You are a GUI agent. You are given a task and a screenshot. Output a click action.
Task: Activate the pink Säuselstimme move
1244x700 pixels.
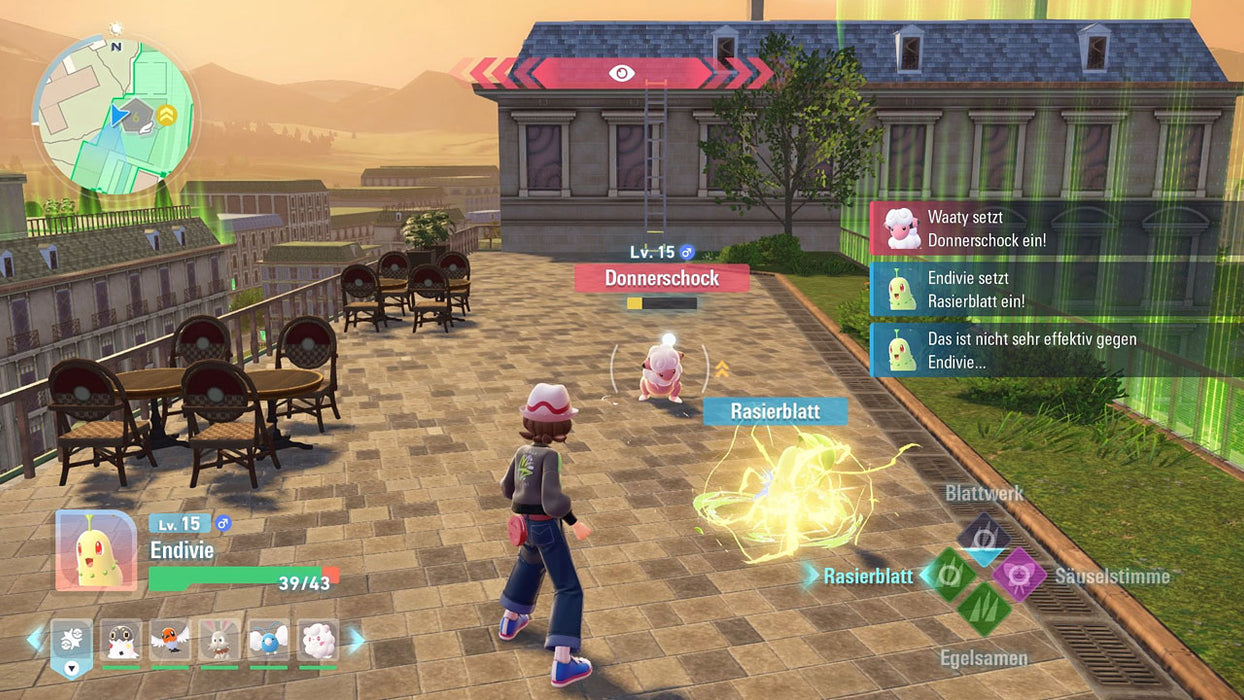(1018, 575)
